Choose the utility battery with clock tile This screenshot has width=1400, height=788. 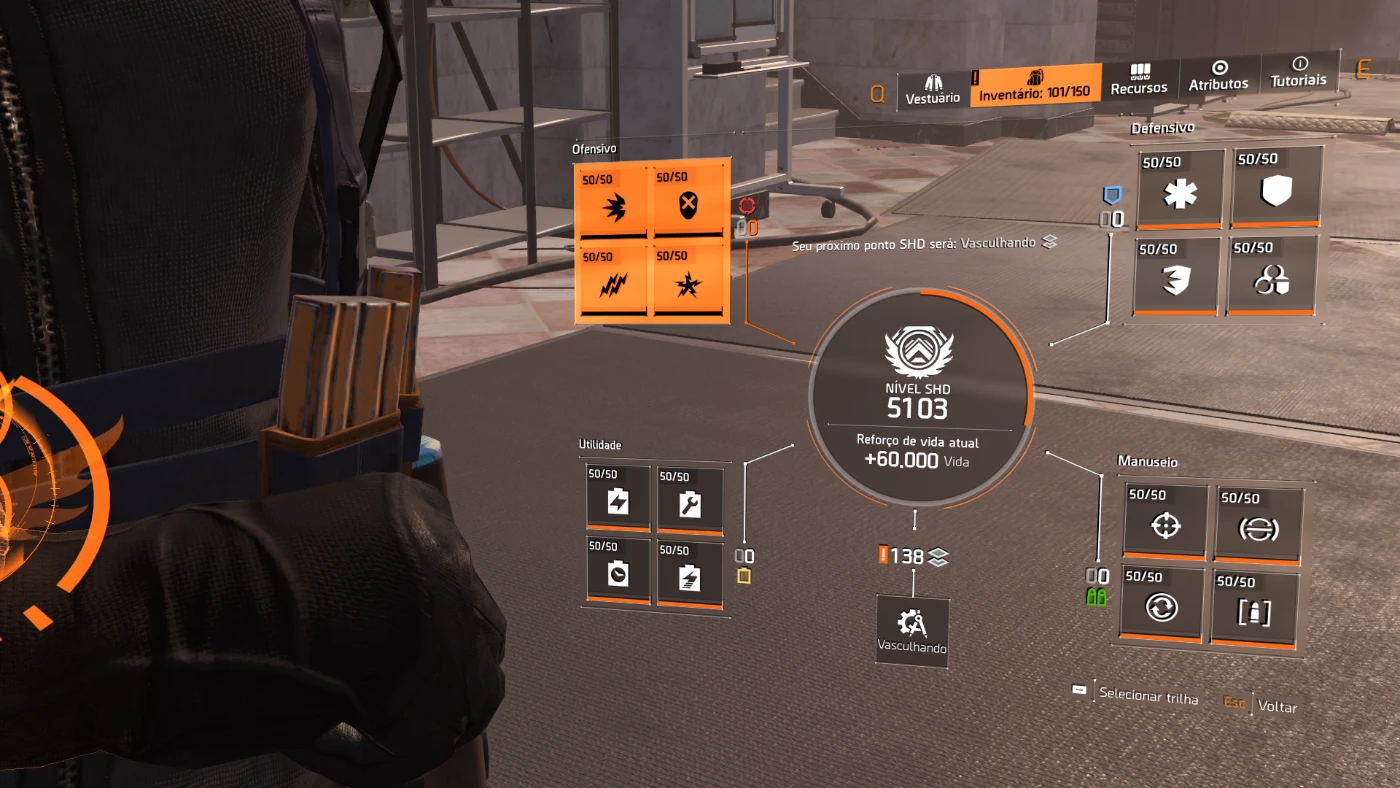618,572
